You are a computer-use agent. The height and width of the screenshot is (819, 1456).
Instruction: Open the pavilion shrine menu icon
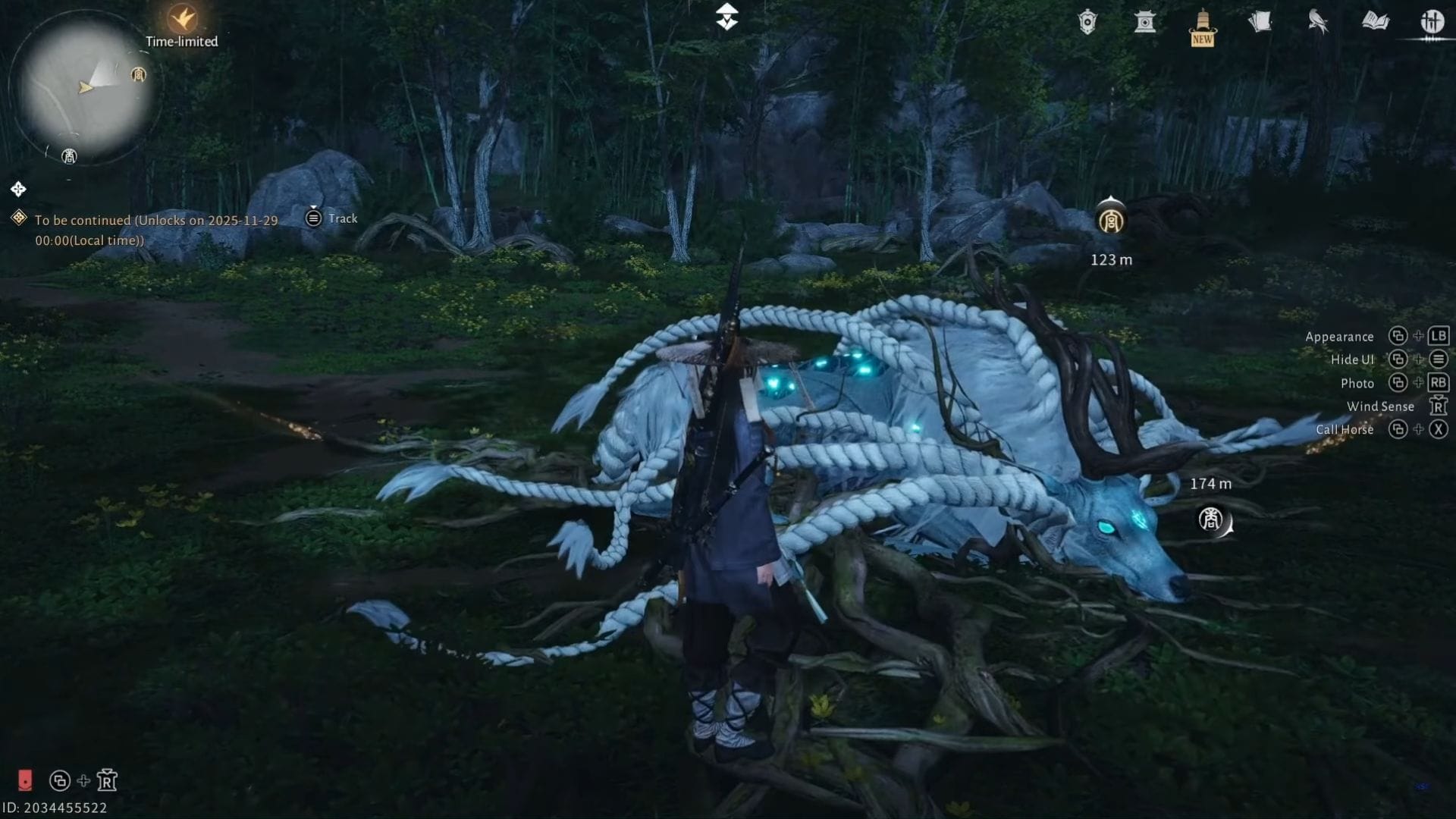(1145, 22)
